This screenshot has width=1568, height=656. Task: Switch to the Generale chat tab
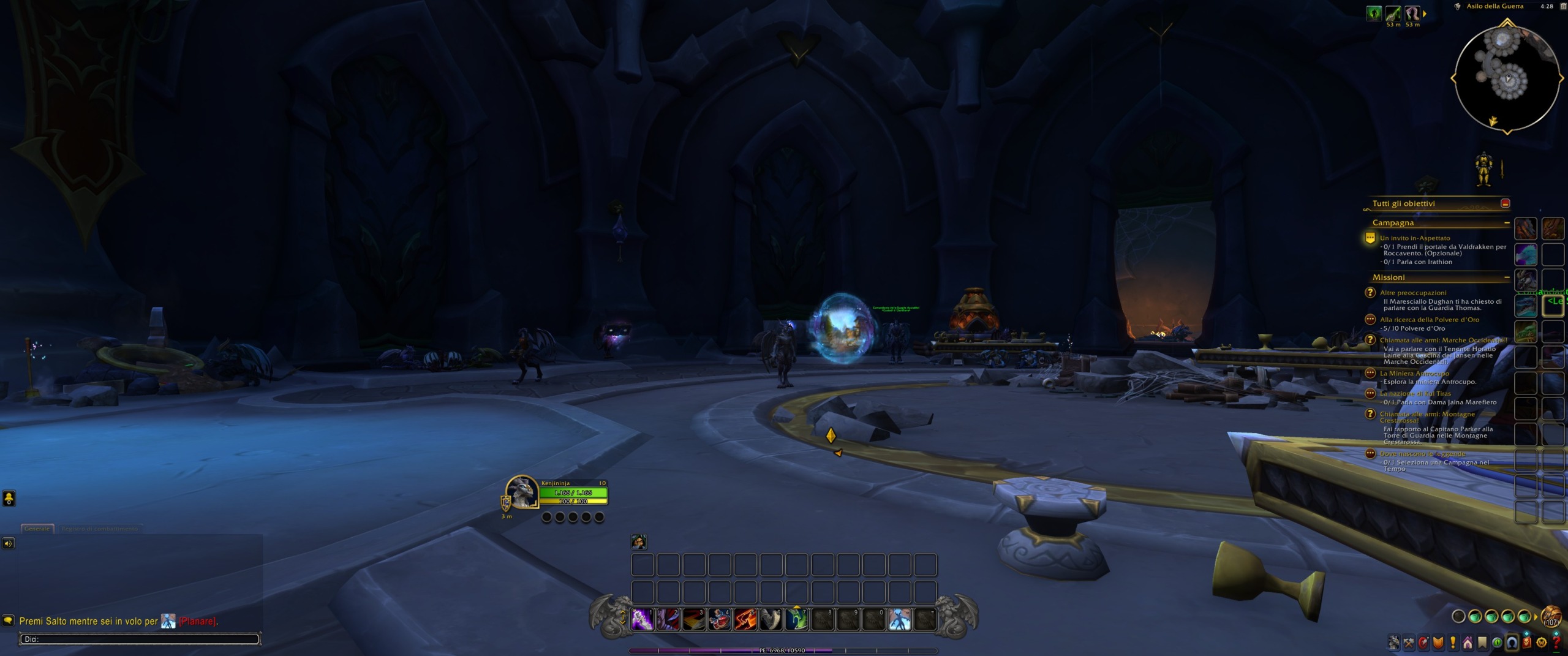(x=37, y=529)
